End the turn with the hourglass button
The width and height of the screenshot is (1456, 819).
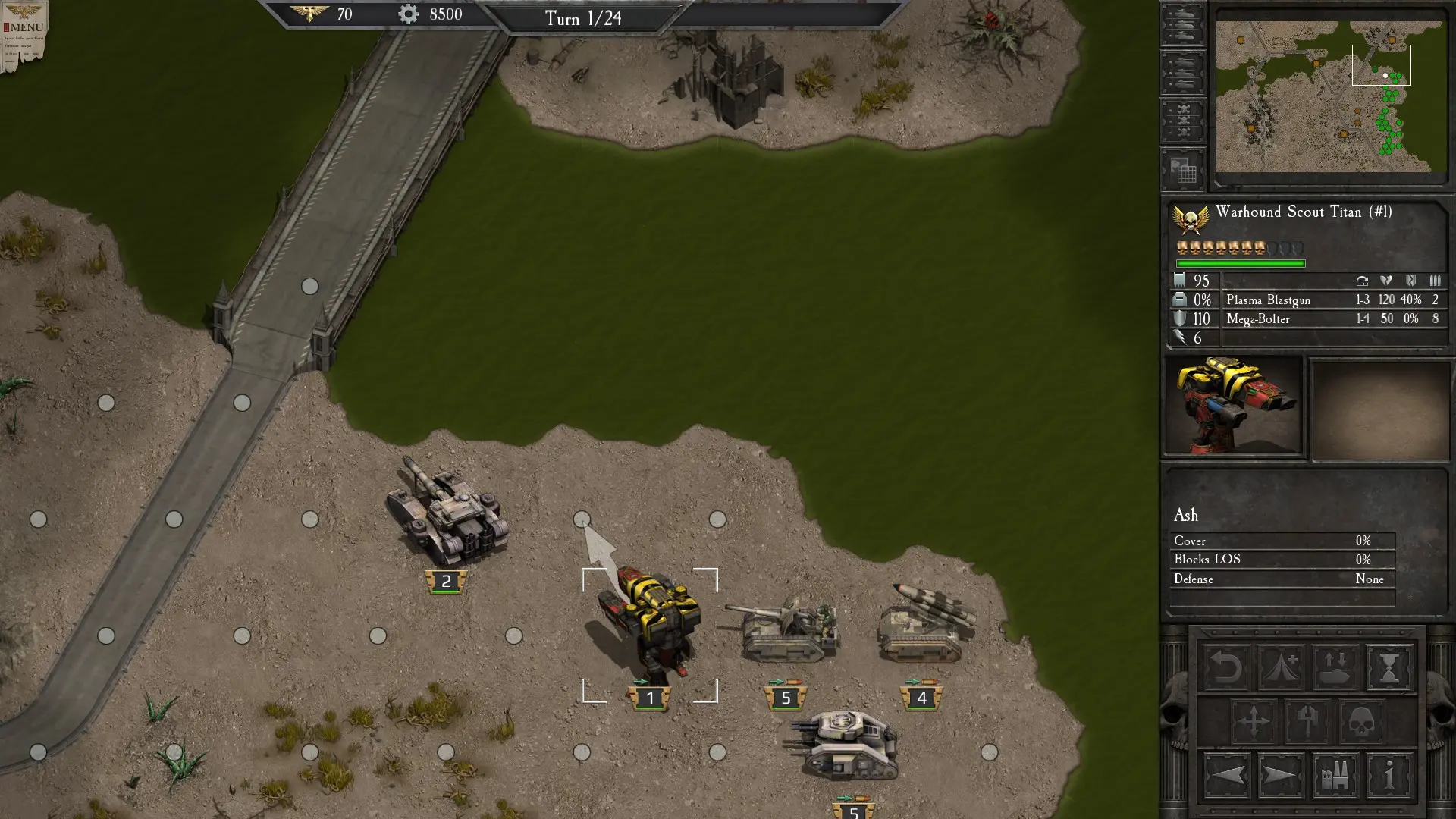(1389, 668)
